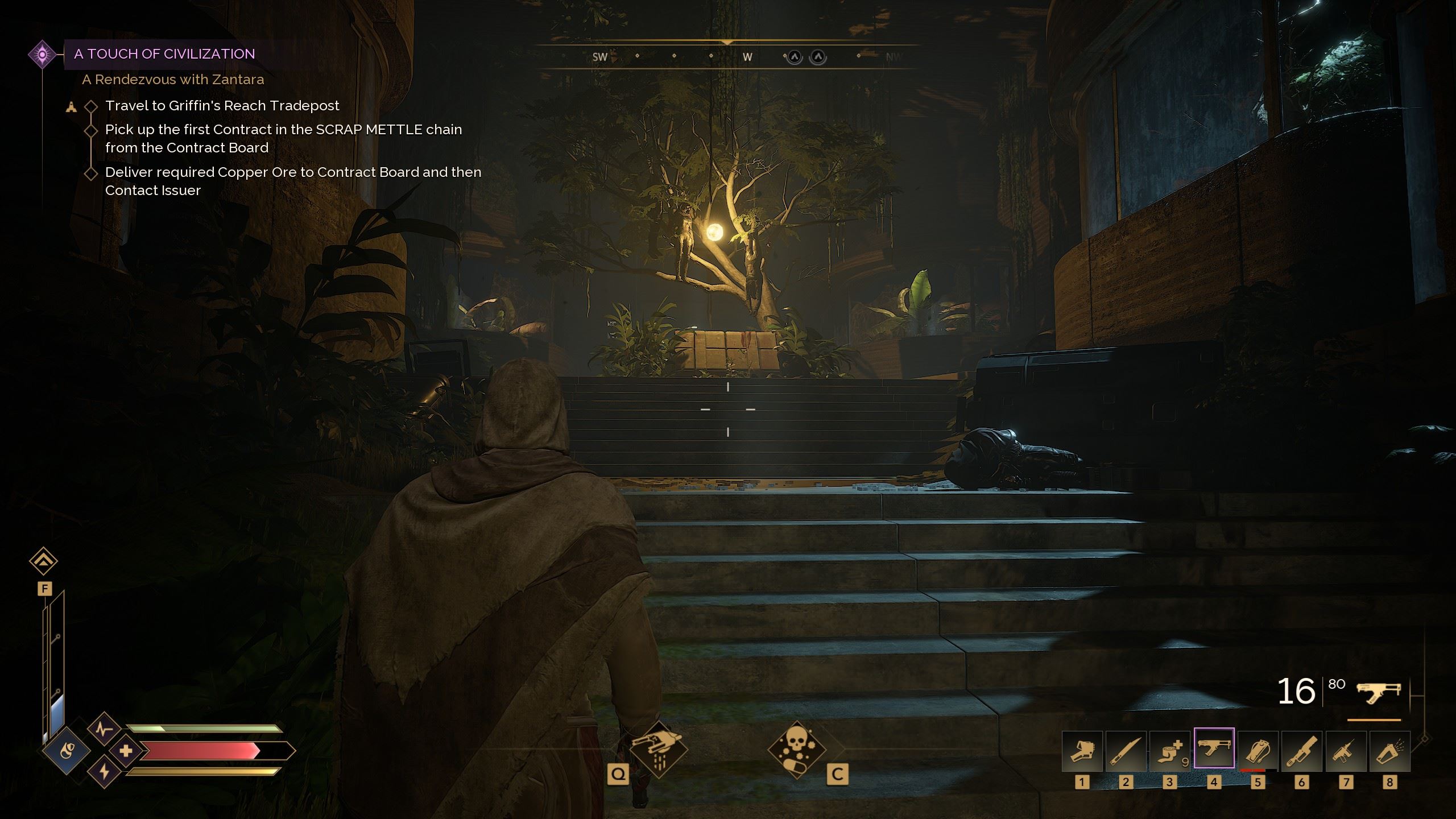Select the highlighted rifle hotbar slot

point(1214,748)
